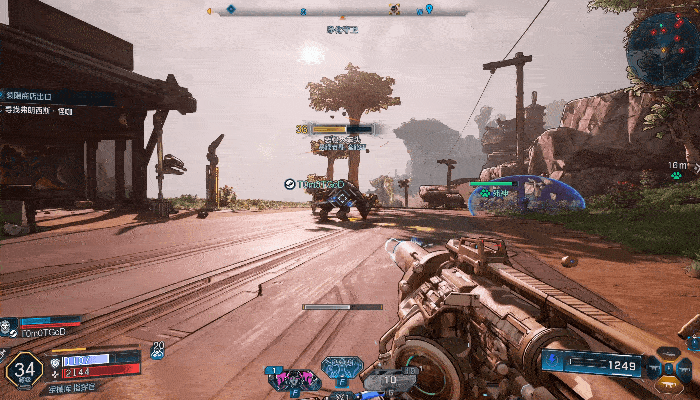The width and height of the screenshot is (700, 400).
Task: Select the tracked quest objective panel
Action: (42, 103)
